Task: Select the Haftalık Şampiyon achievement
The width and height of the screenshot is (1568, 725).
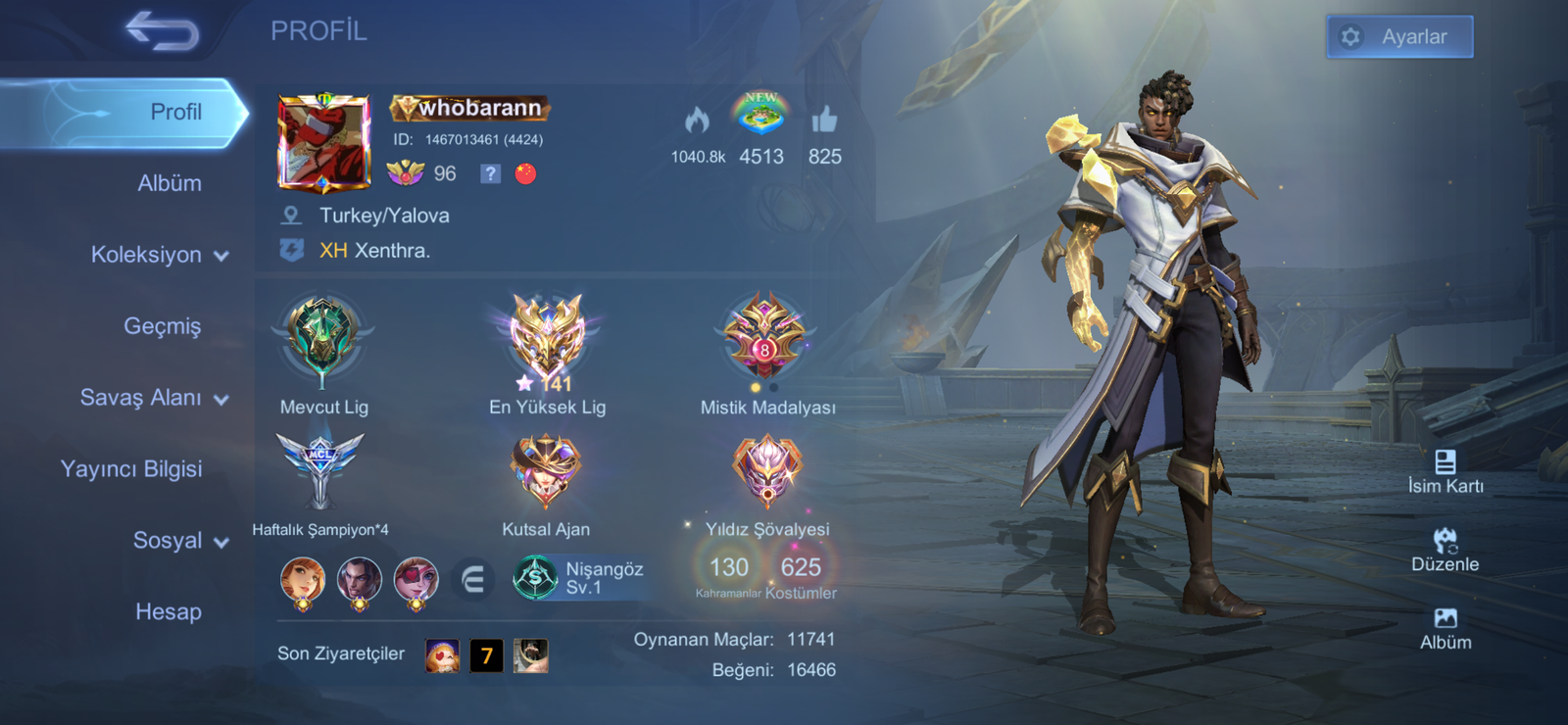Action: coord(319,472)
